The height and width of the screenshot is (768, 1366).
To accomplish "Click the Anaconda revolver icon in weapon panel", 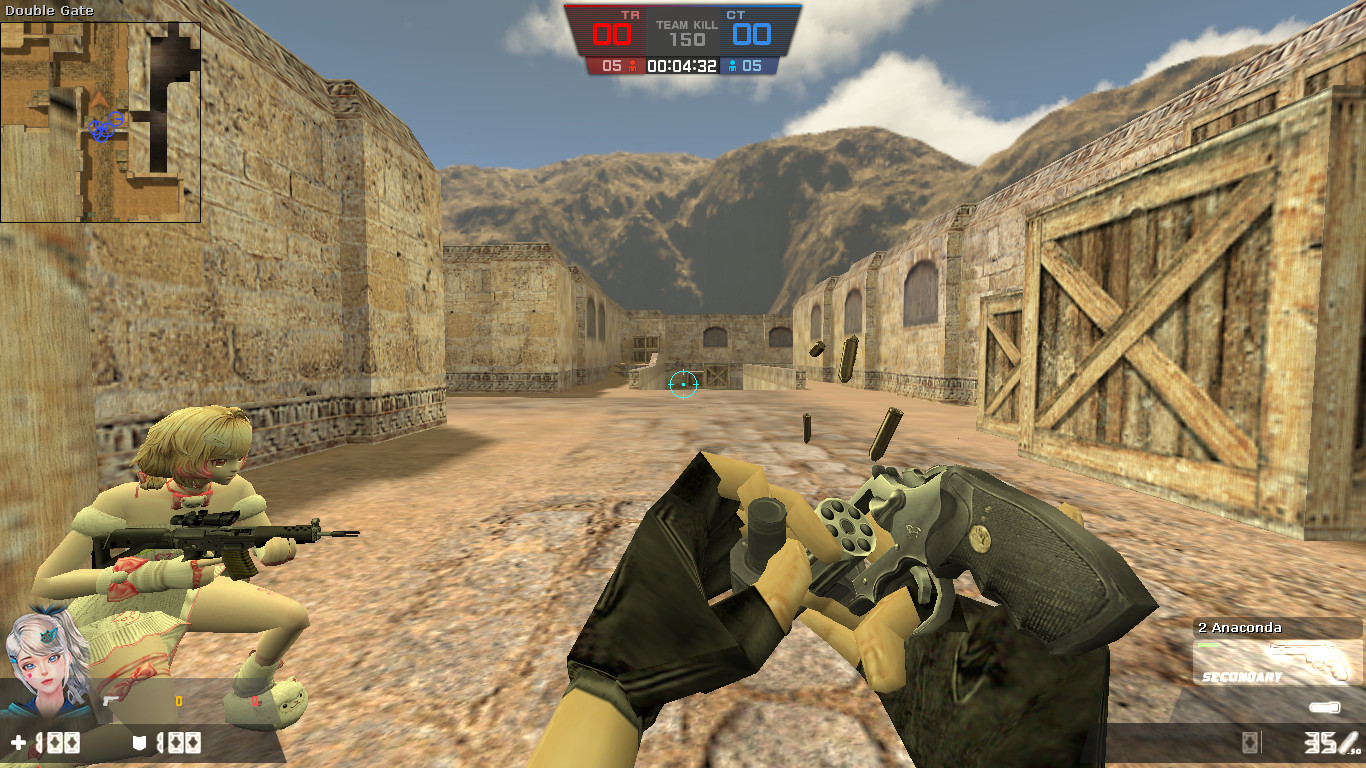I will tap(1307, 659).
